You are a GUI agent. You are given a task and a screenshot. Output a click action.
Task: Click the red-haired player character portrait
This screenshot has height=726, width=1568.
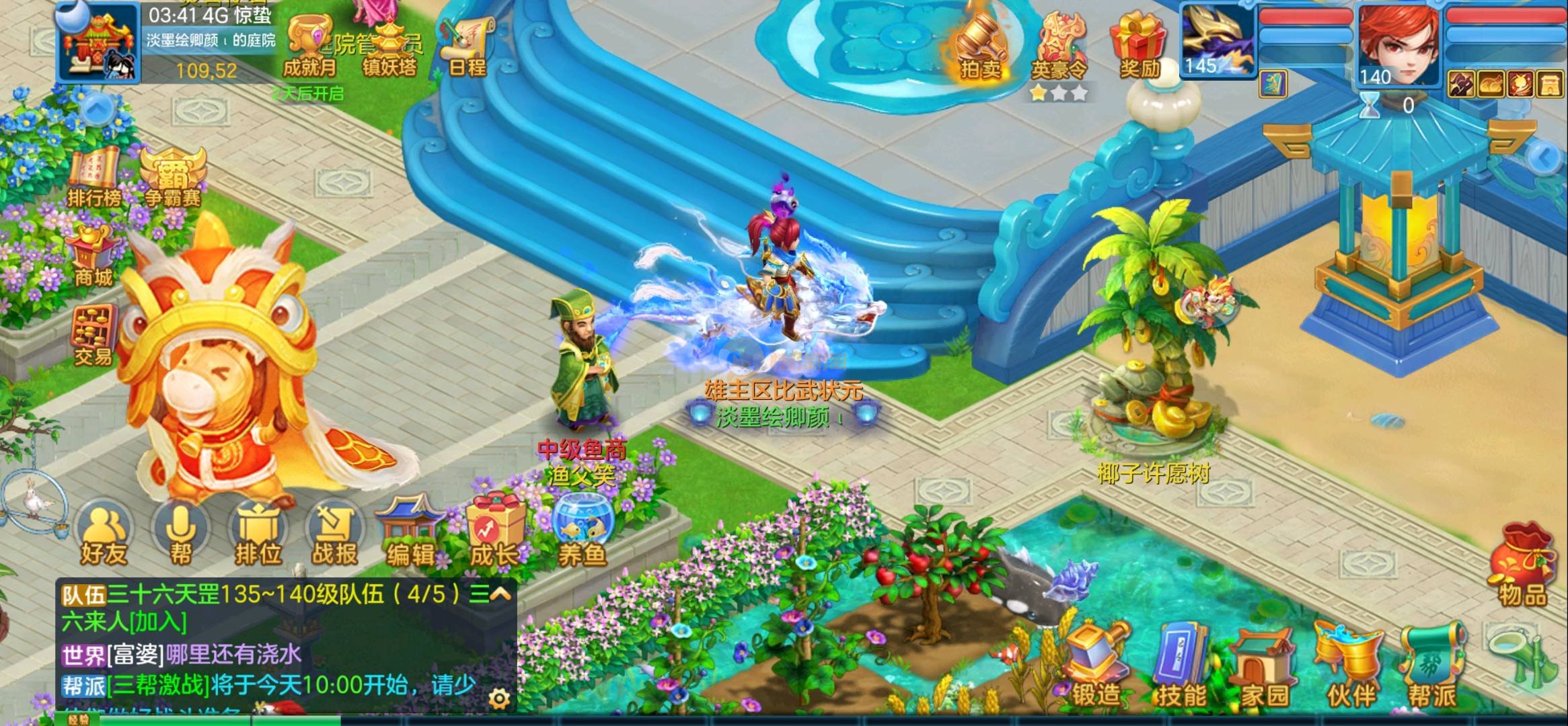pos(1398,44)
